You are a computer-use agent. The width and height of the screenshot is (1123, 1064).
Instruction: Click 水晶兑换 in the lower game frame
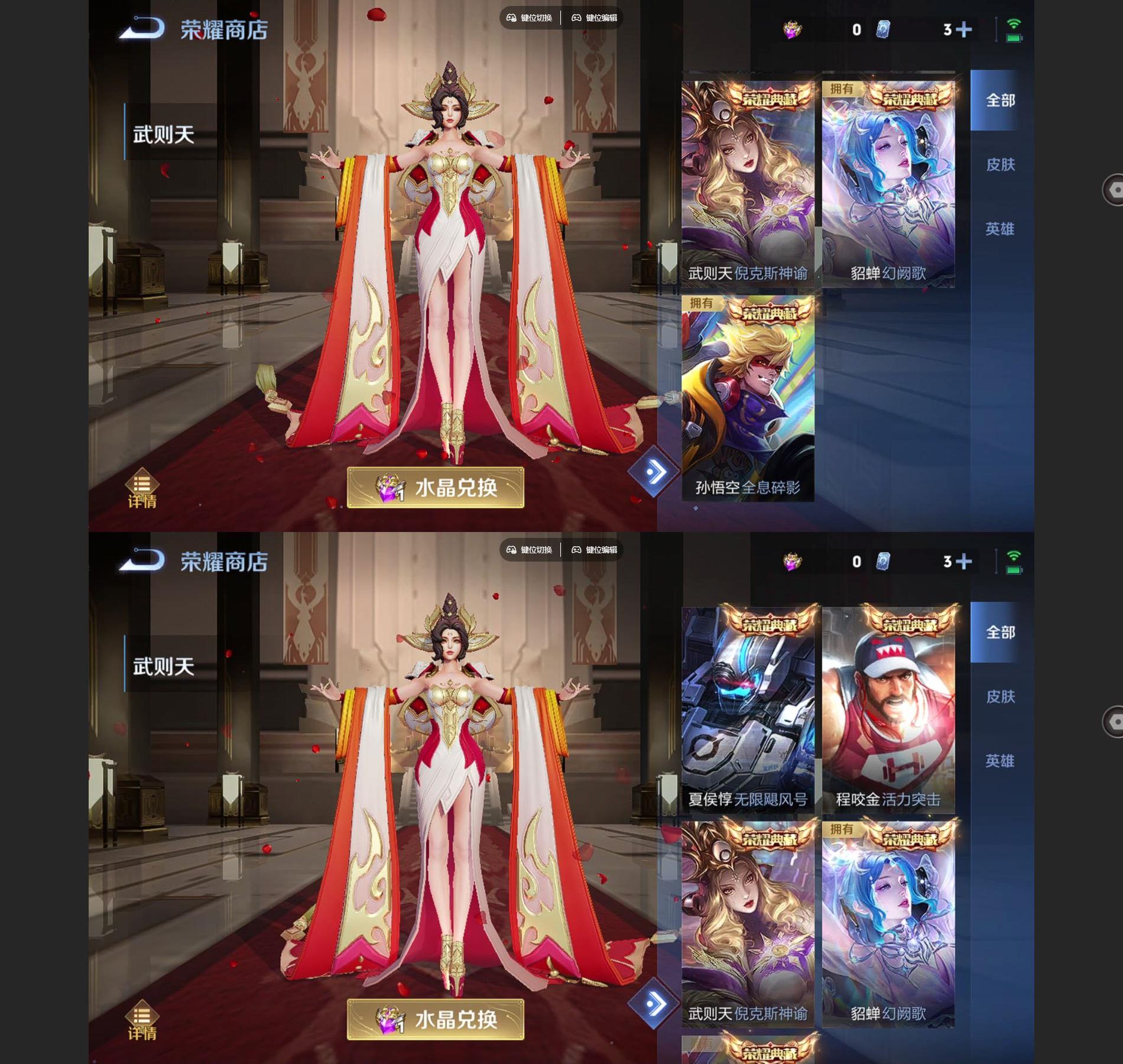[x=436, y=1020]
